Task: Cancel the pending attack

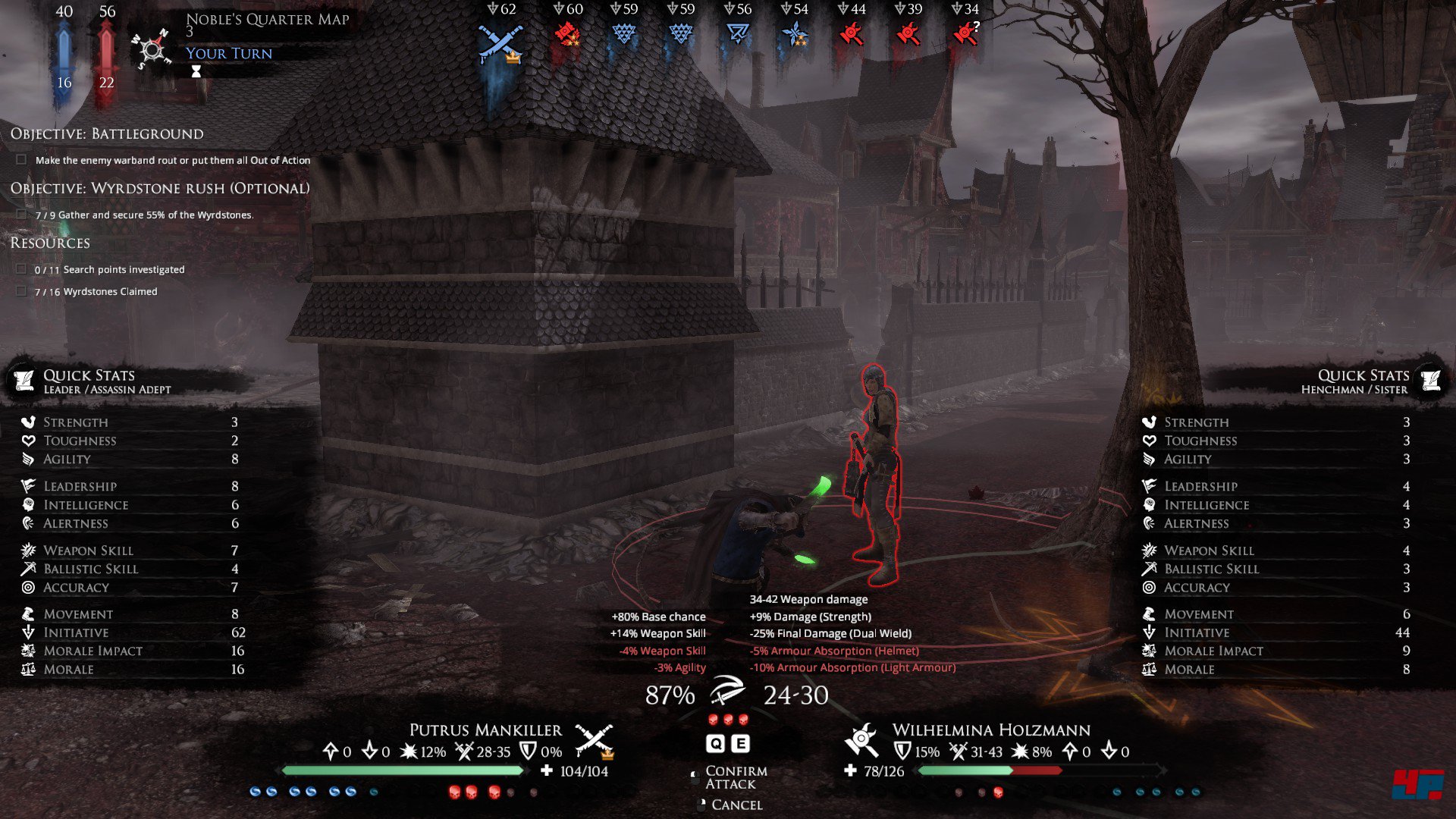Action: pyautogui.click(x=736, y=805)
